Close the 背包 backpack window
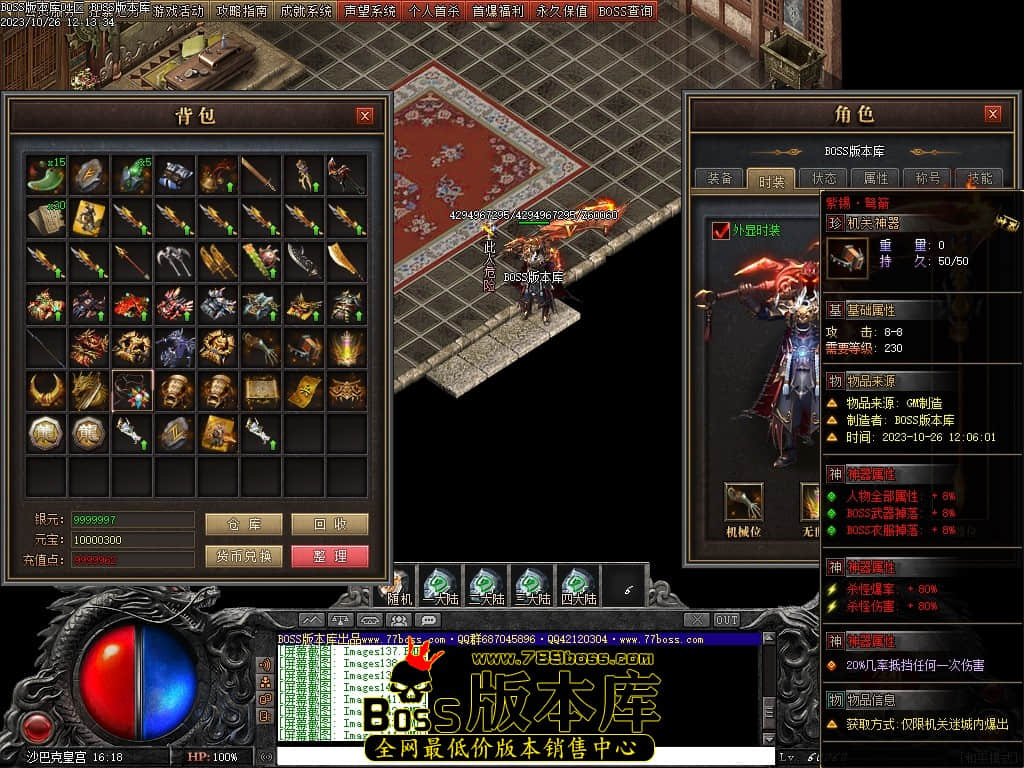Screen dimensions: 1024x768 coord(365,116)
